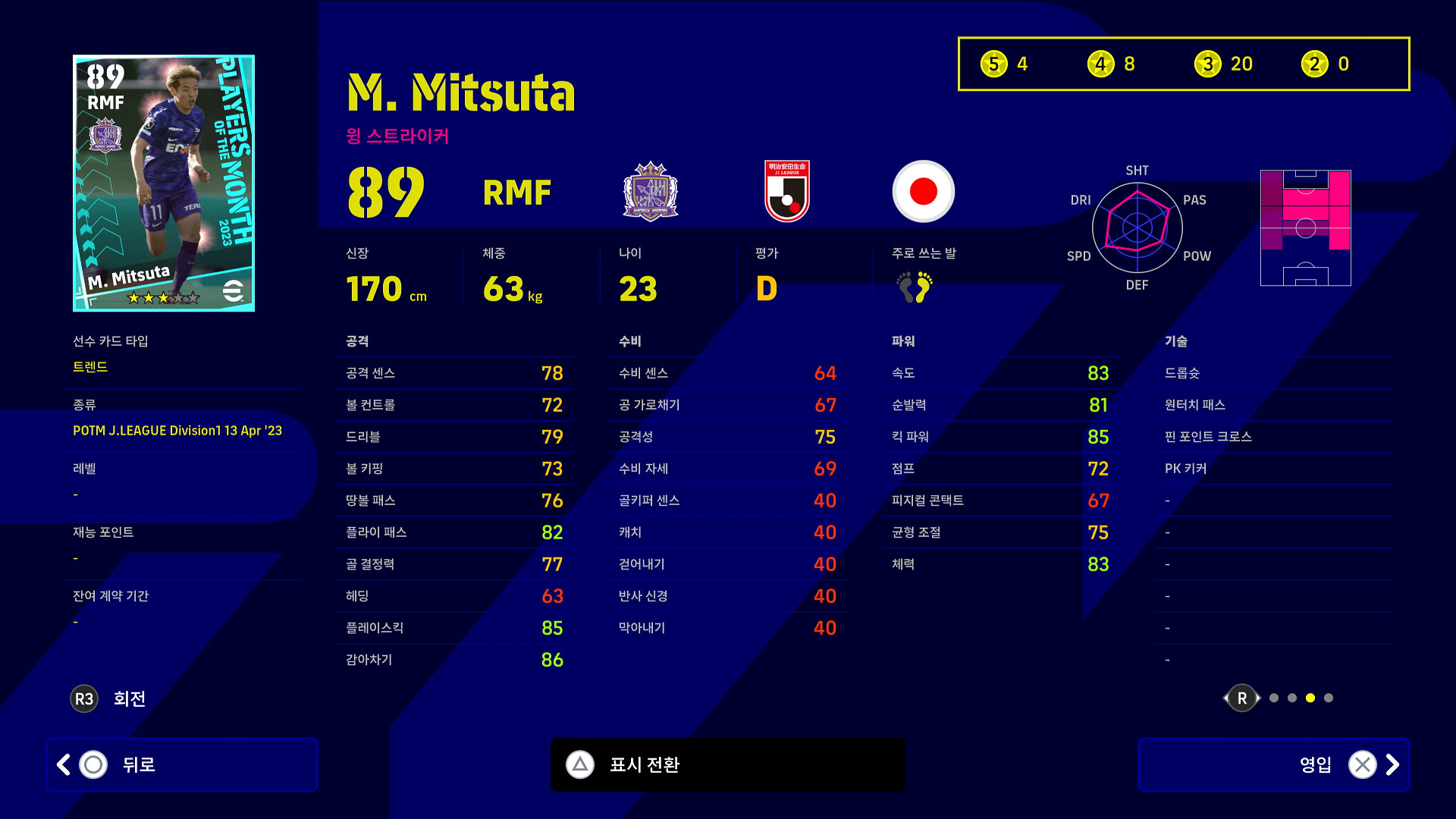Image resolution: width=1456 pixels, height=819 pixels.
Task: Select the 4-star ticket counter
Action: click(x=1111, y=64)
